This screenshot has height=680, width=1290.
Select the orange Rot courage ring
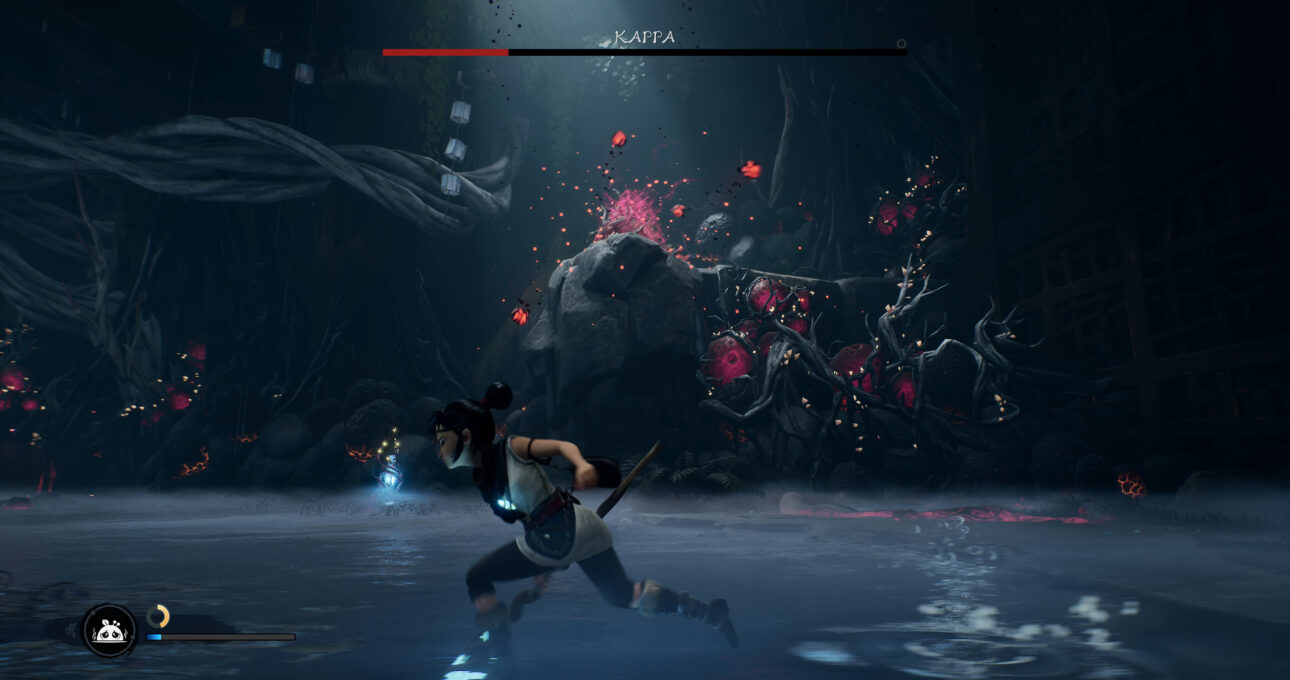[158, 616]
